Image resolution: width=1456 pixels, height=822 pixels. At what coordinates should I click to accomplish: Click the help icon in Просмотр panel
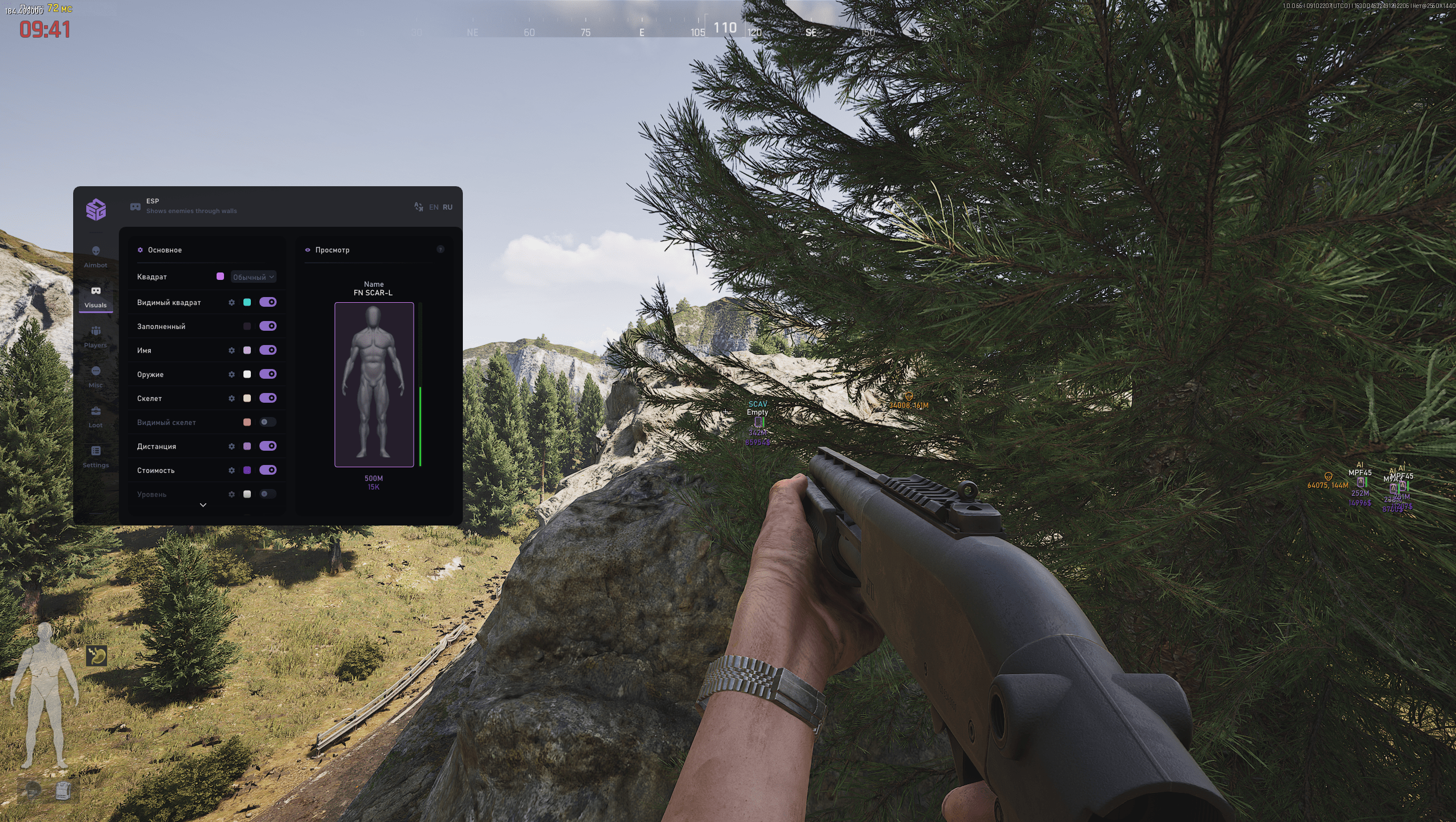[440, 250]
